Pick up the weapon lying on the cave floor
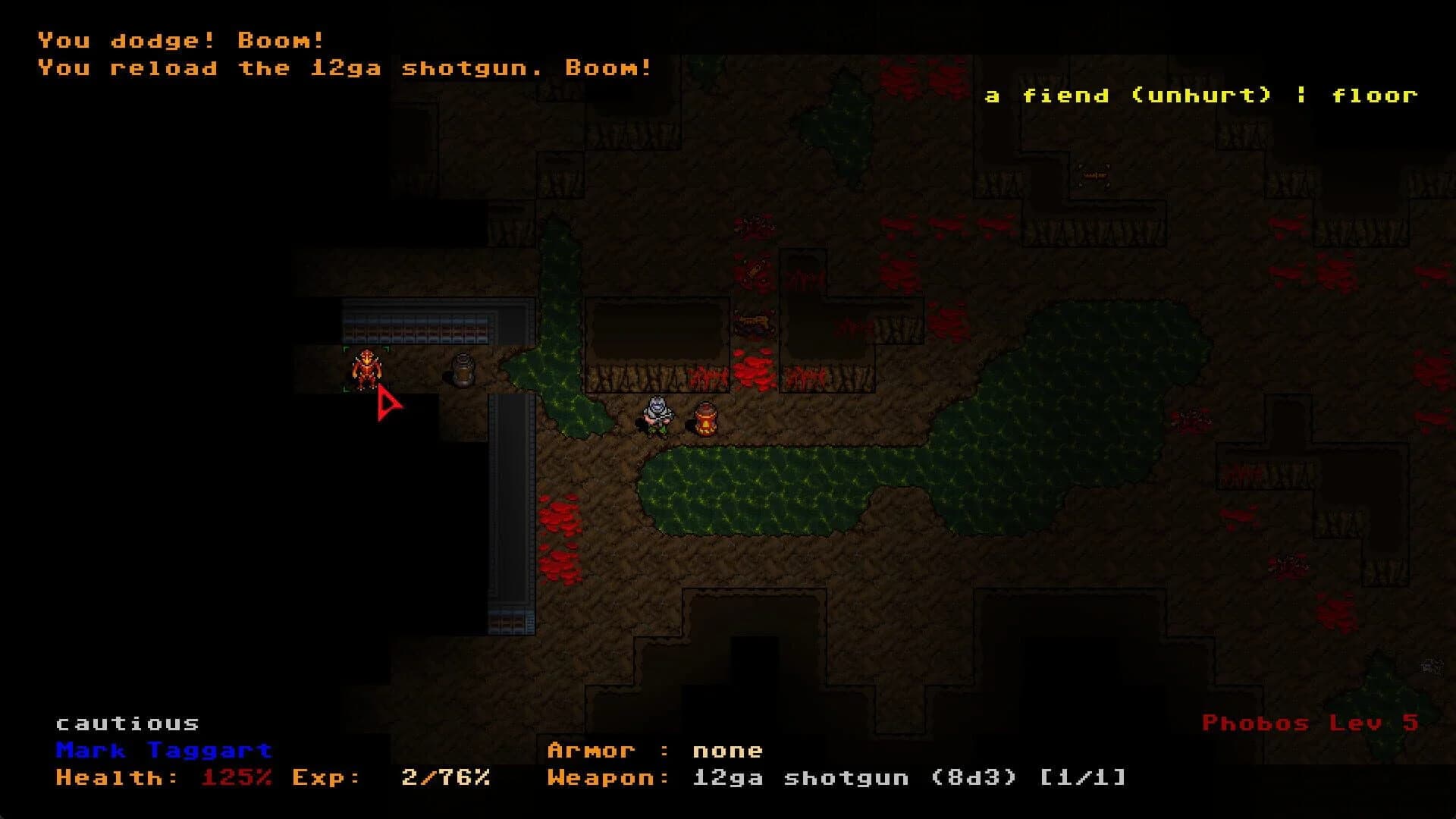This screenshot has width=1456, height=819. (x=755, y=322)
